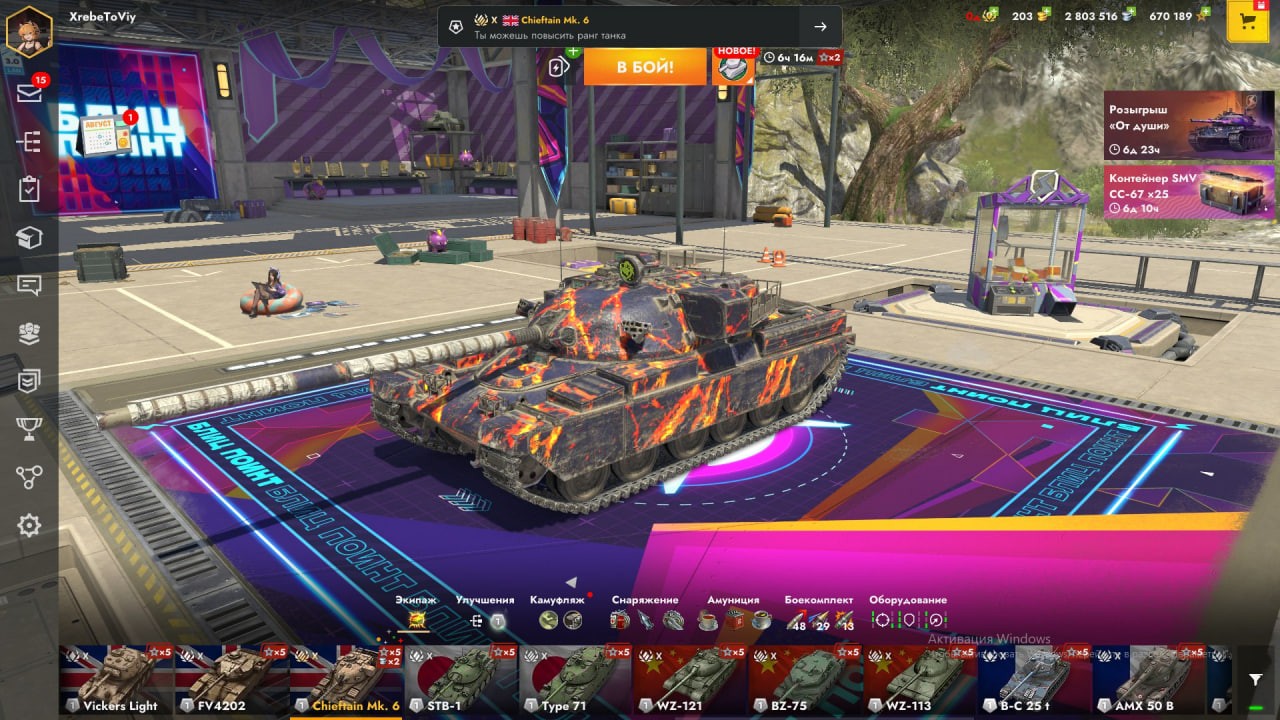
Task: Select the WZ-121 tank
Action: pyautogui.click(x=691, y=680)
